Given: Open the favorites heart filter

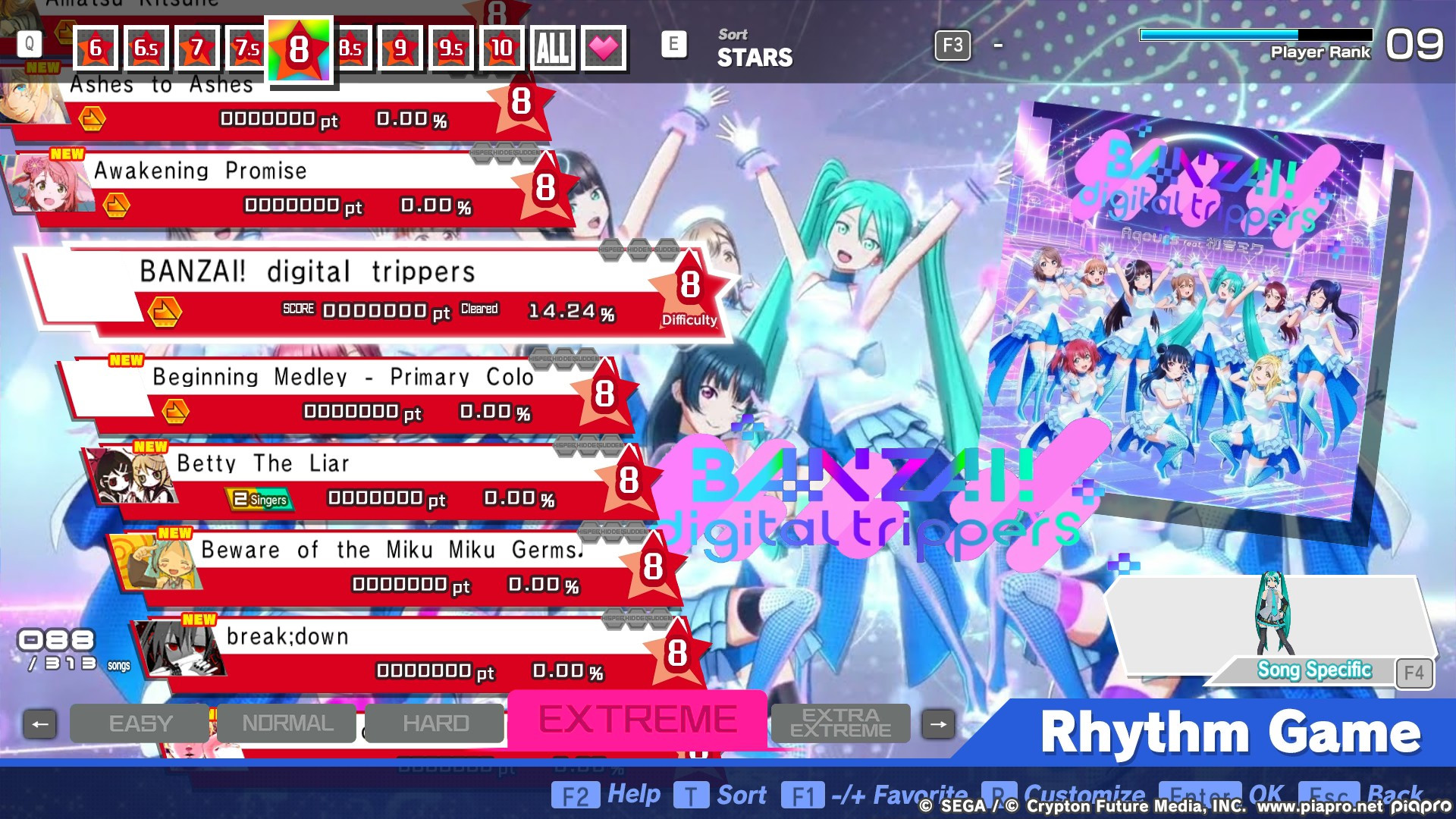Looking at the screenshot, I should tap(603, 47).
